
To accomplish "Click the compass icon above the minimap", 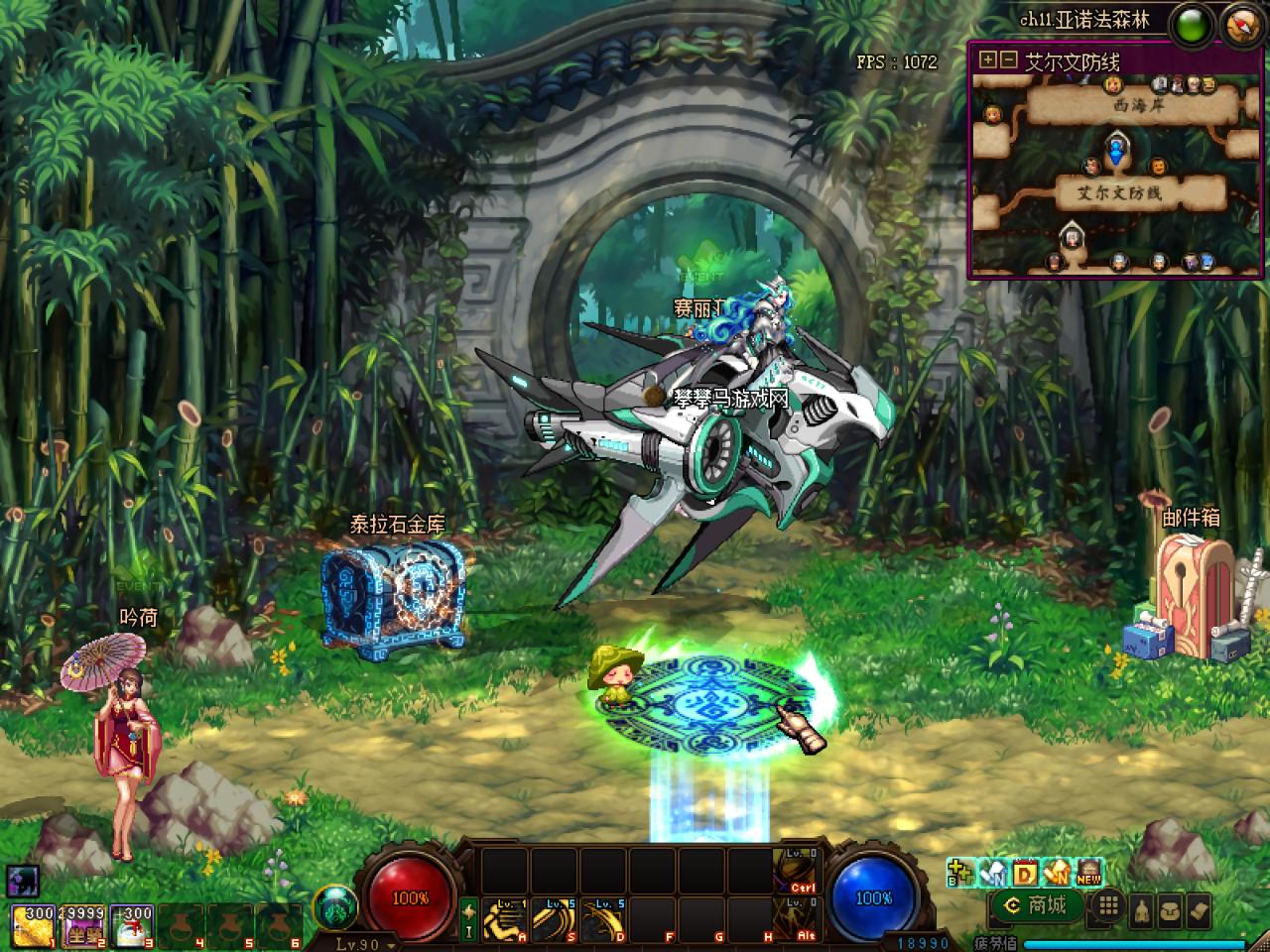I will [x=1241, y=24].
